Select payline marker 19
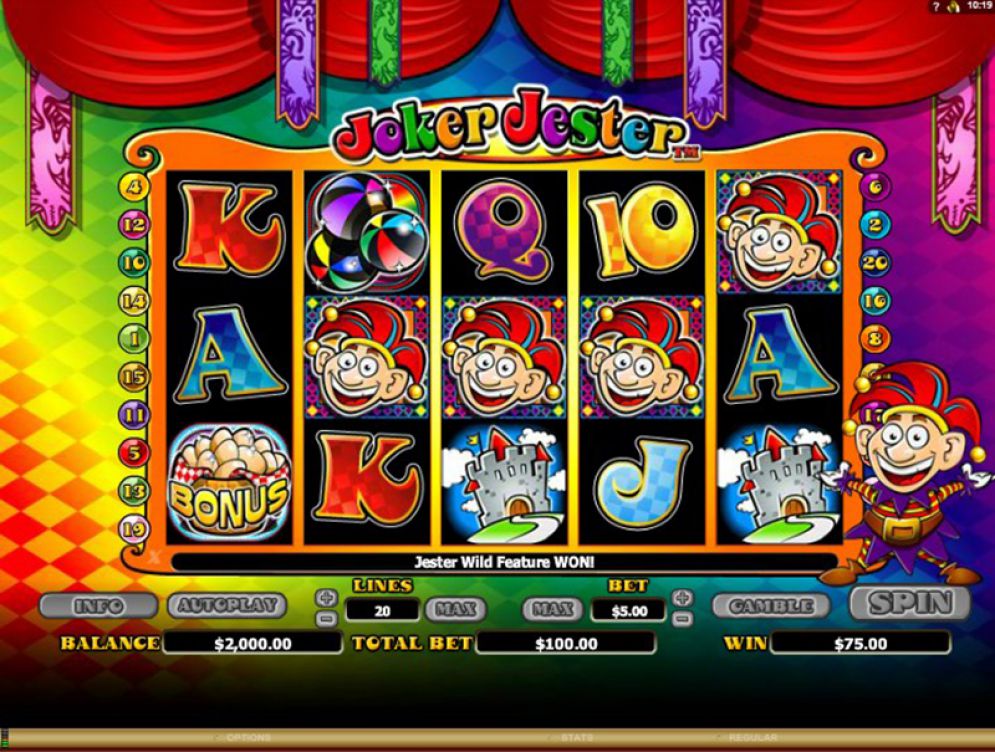 pyautogui.click(x=134, y=527)
